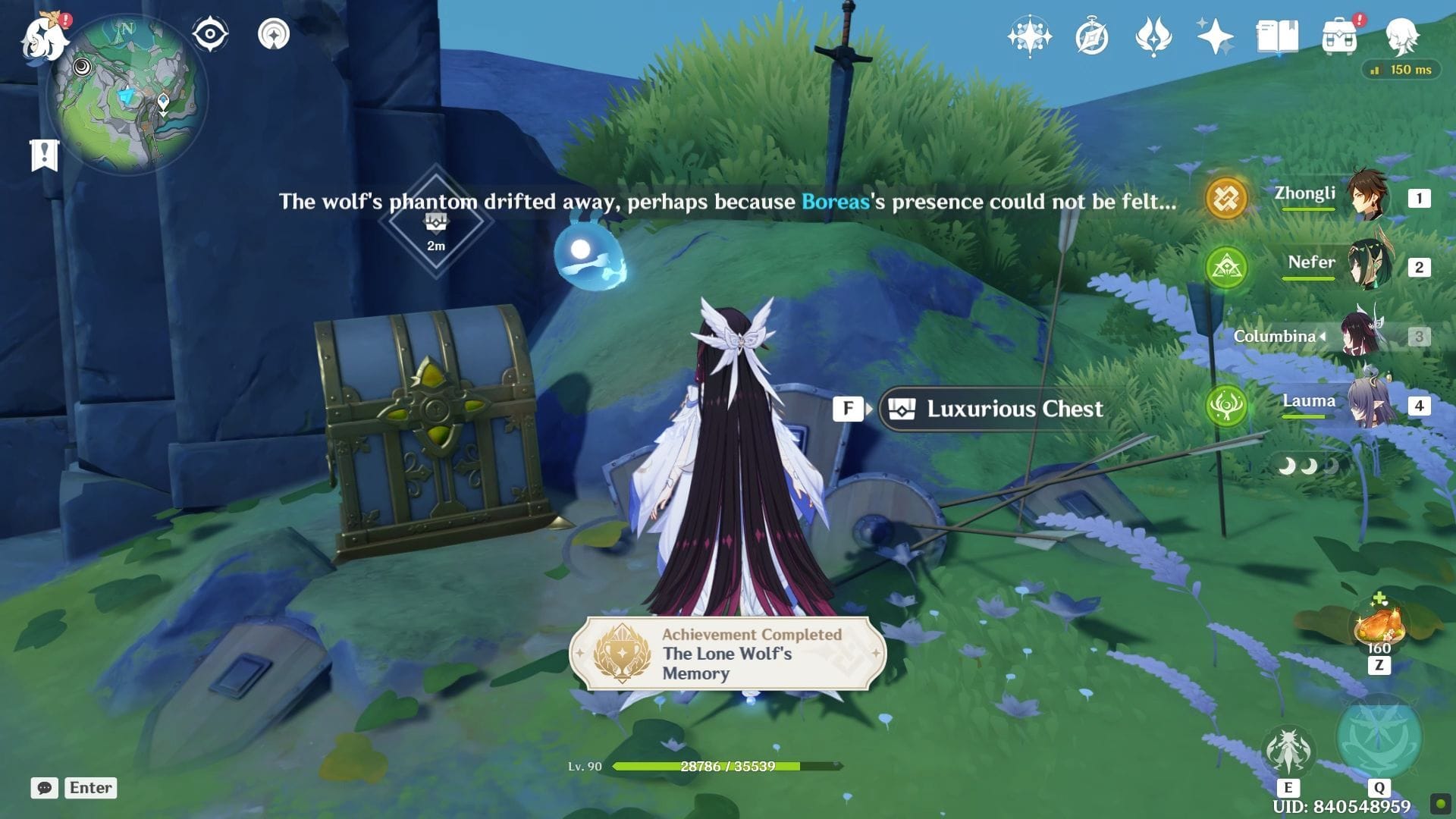
Task: Open the Adventurer Handbook book icon
Action: [x=1277, y=36]
